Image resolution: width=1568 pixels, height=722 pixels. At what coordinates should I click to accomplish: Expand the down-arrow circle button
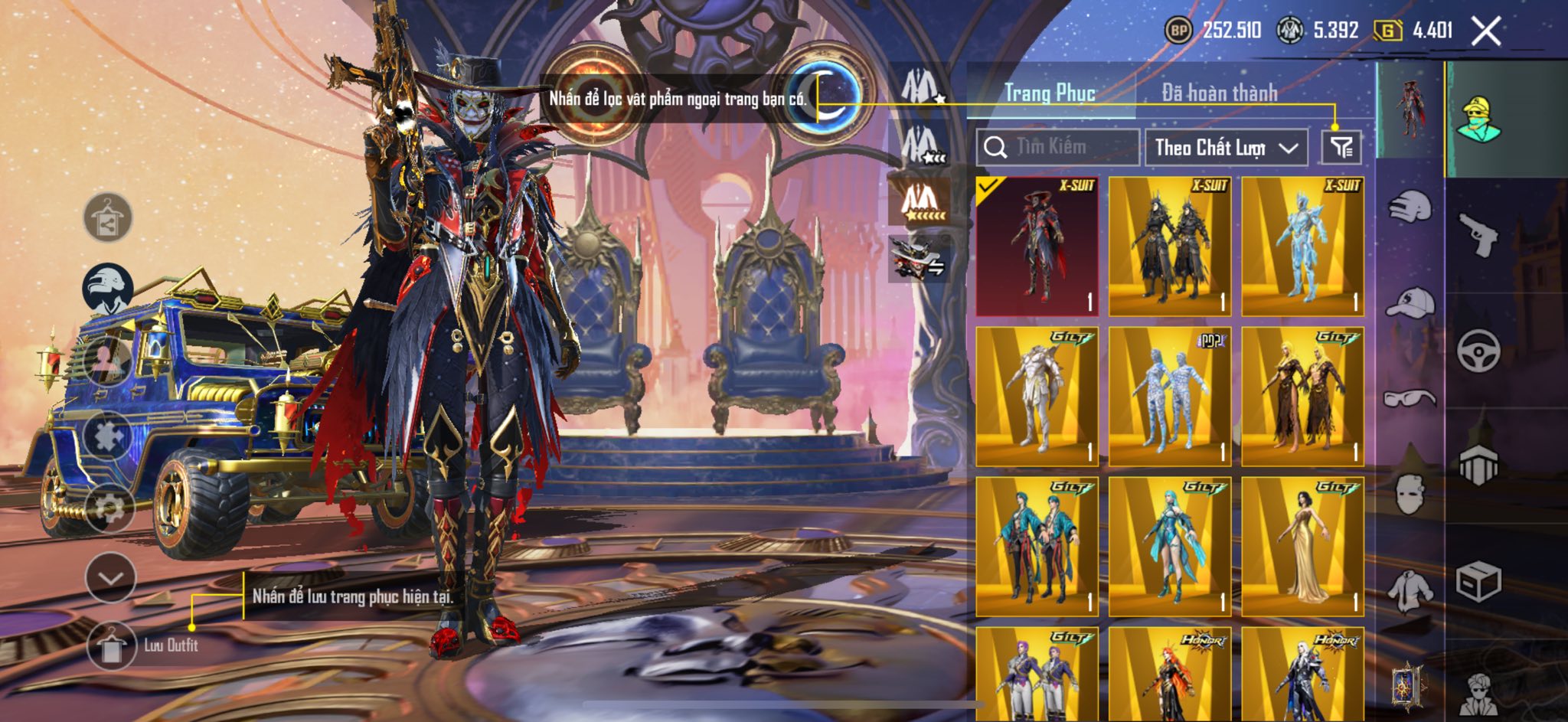click(x=111, y=577)
